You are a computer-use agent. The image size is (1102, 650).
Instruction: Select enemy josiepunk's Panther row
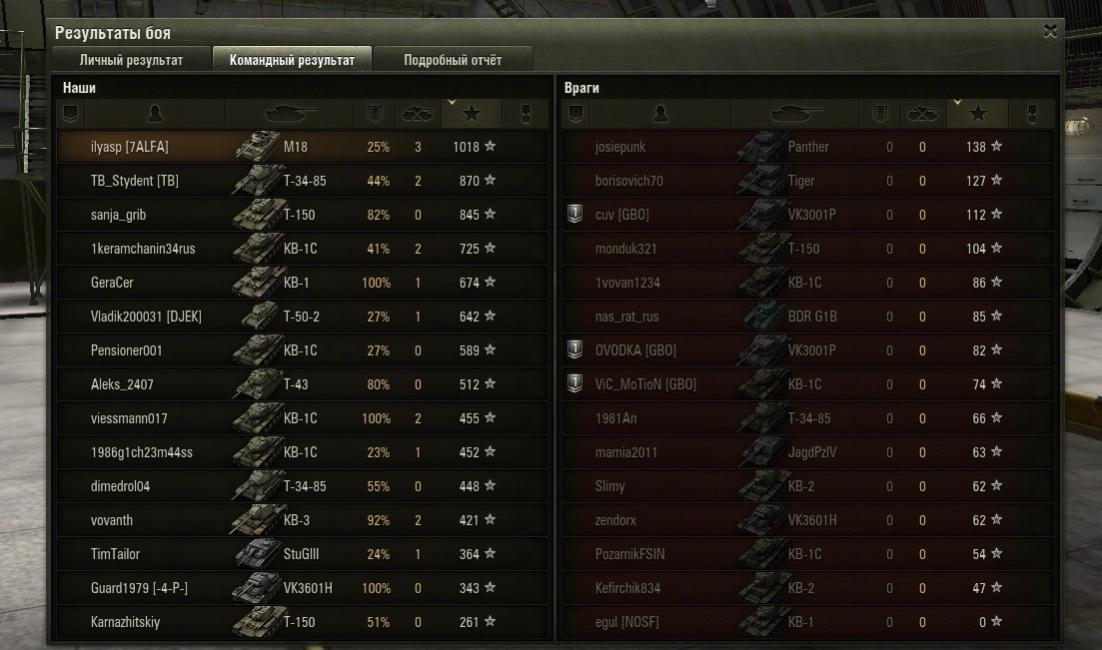click(x=806, y=147)
